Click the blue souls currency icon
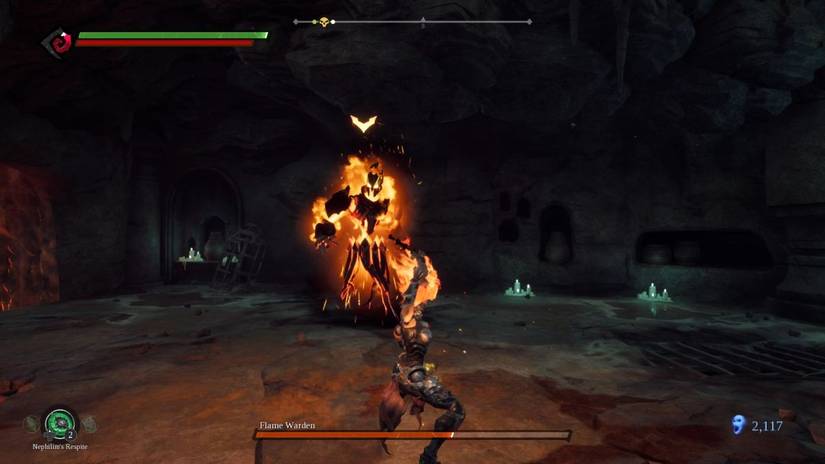 pos(738,425)
